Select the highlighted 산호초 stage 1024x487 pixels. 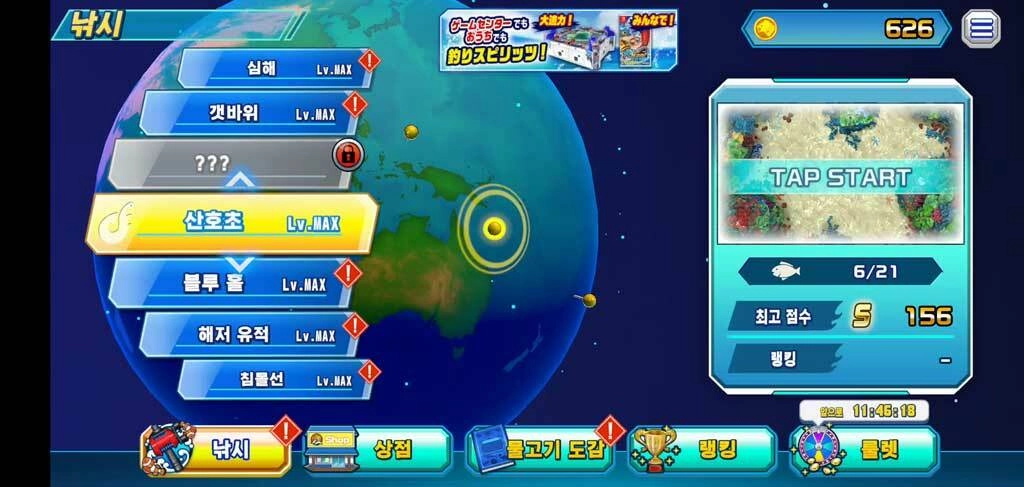pyautogui.click(x=236, y=222)
